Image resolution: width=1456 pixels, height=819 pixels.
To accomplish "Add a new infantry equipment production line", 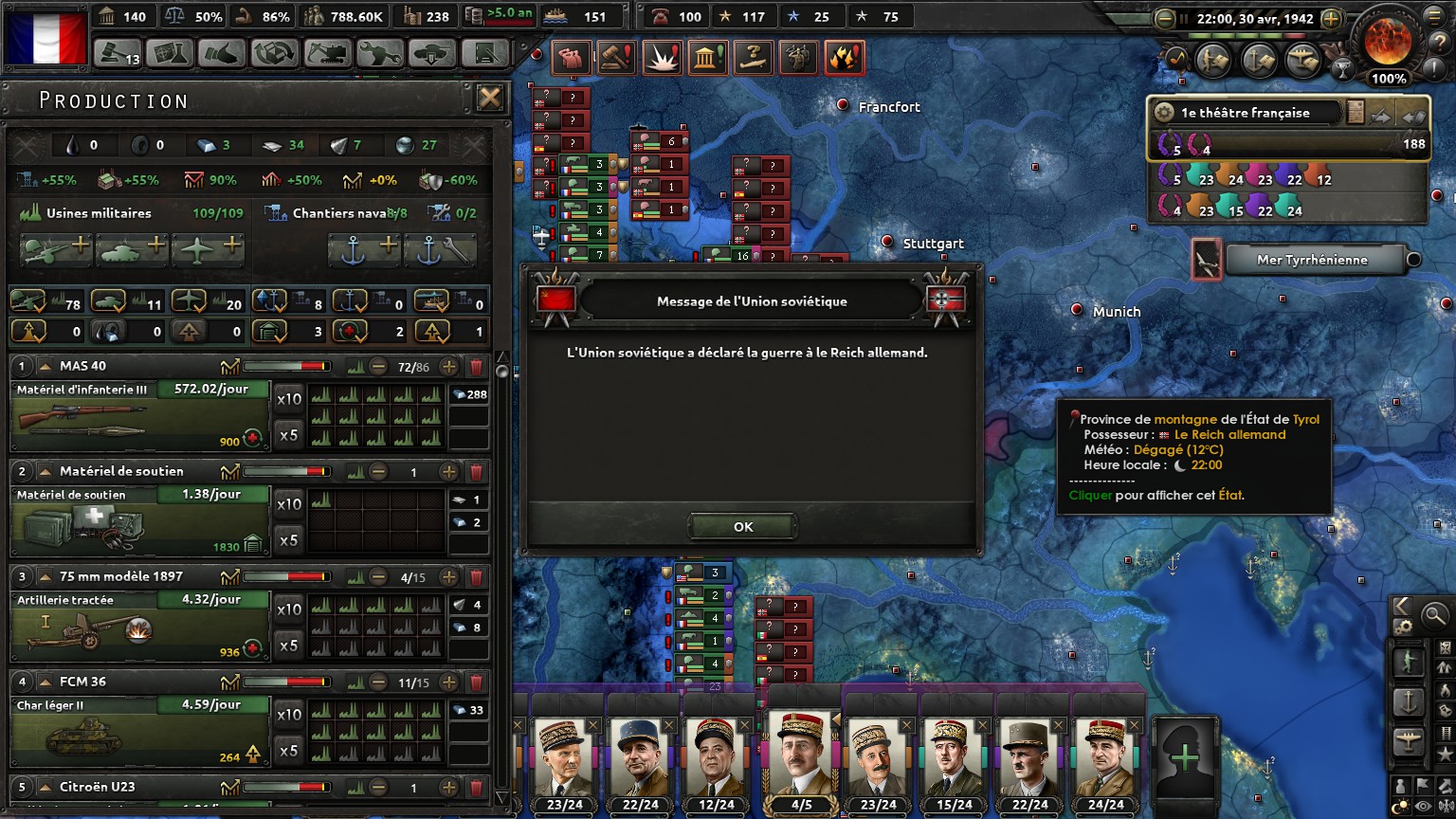I will [56, 249].
